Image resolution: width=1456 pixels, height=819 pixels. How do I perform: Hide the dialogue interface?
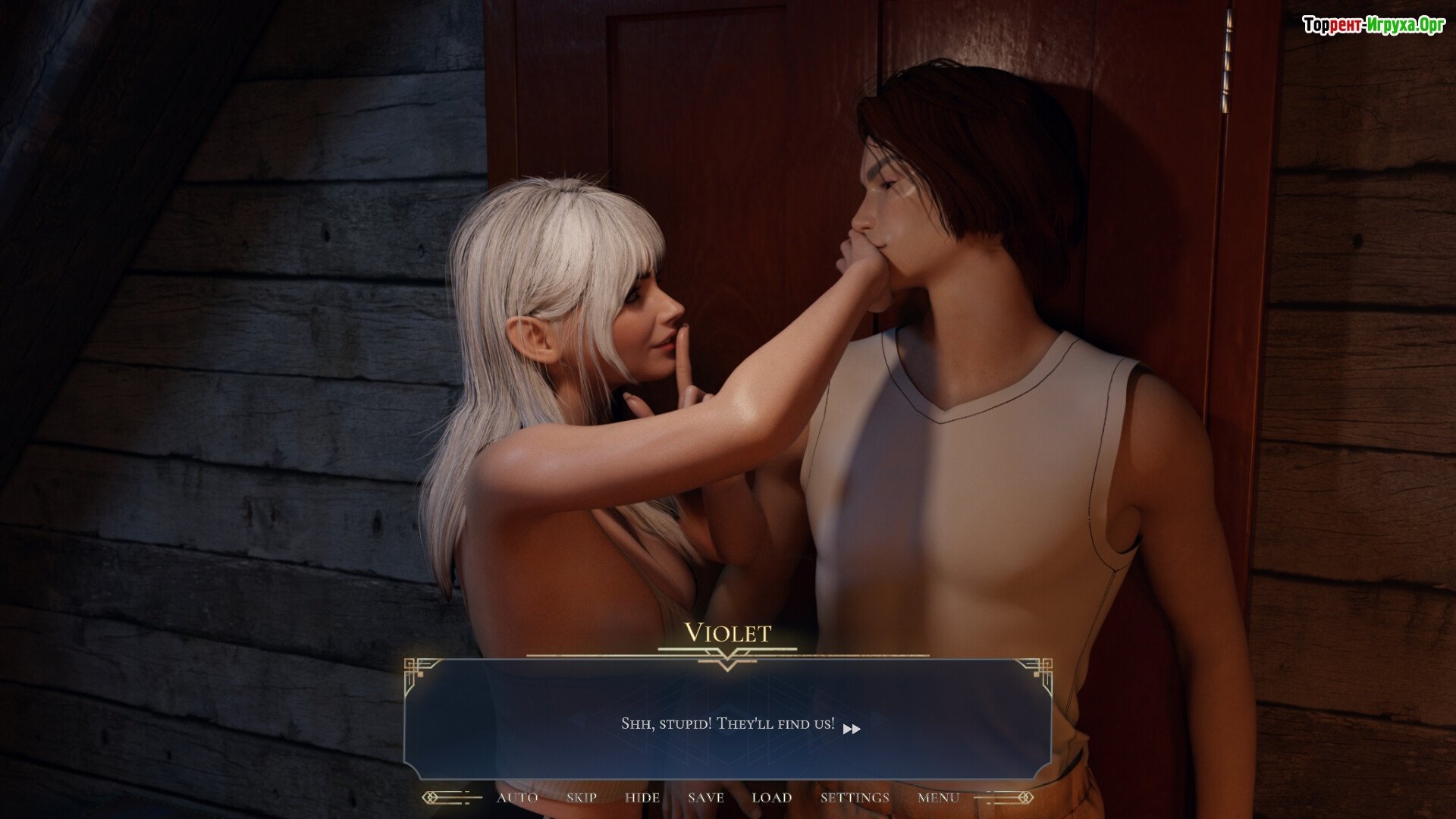tap(642, 798)
